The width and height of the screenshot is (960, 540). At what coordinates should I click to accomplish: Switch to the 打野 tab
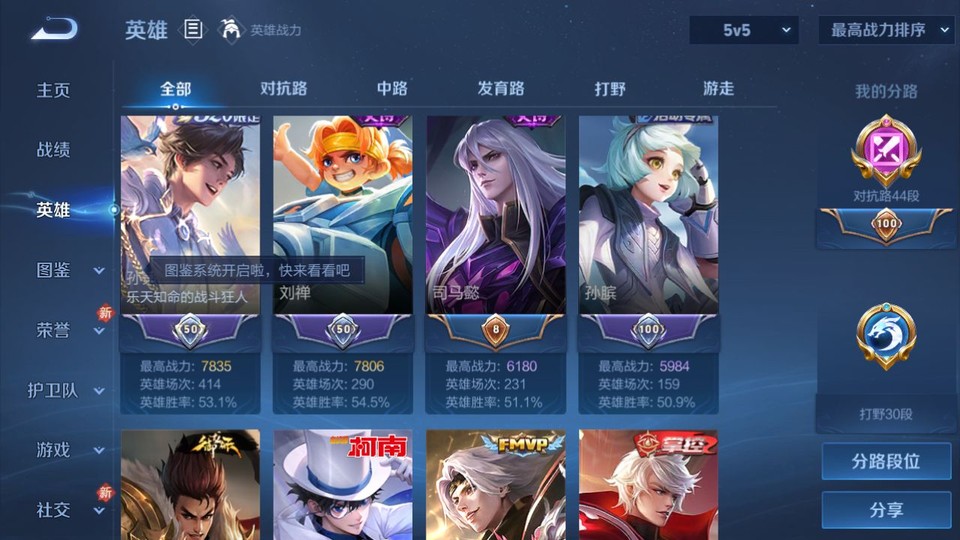tap(610, 89)
